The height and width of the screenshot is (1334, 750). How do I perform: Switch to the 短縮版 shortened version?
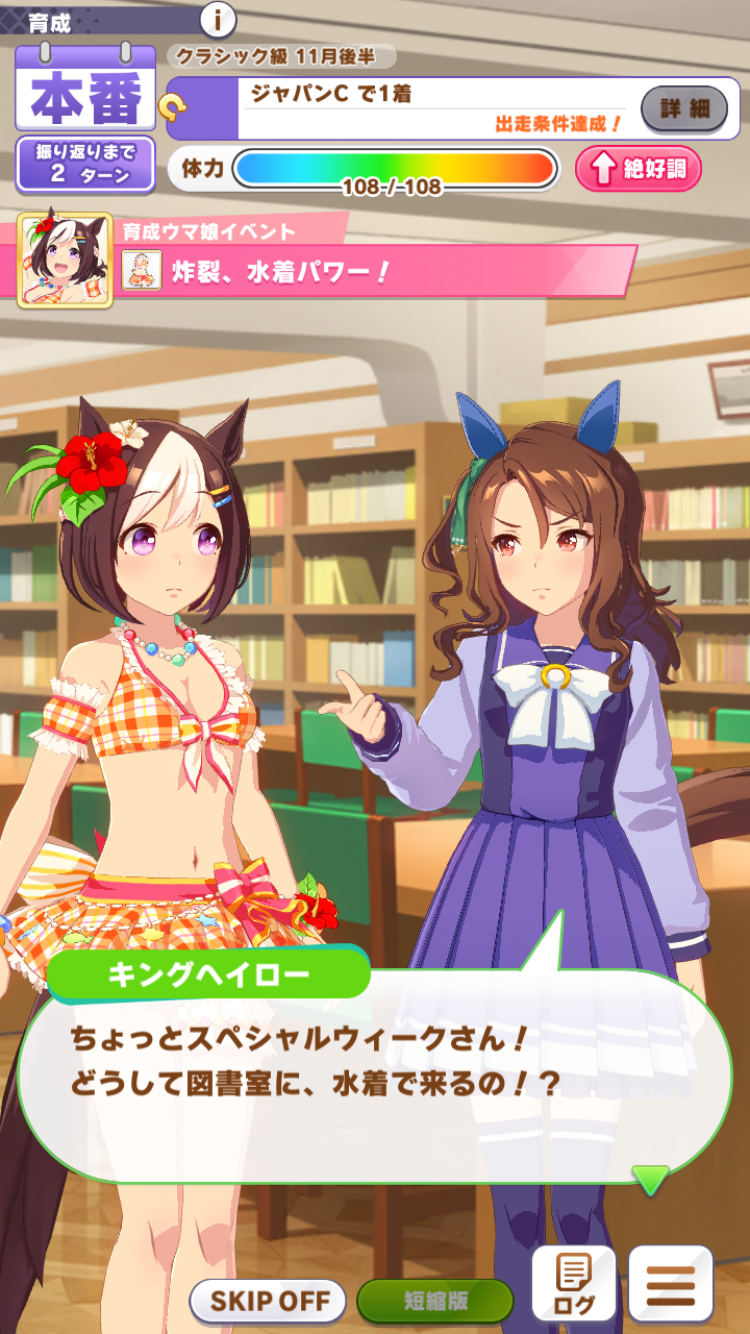pyautogui.click(x=435, y=1301)
